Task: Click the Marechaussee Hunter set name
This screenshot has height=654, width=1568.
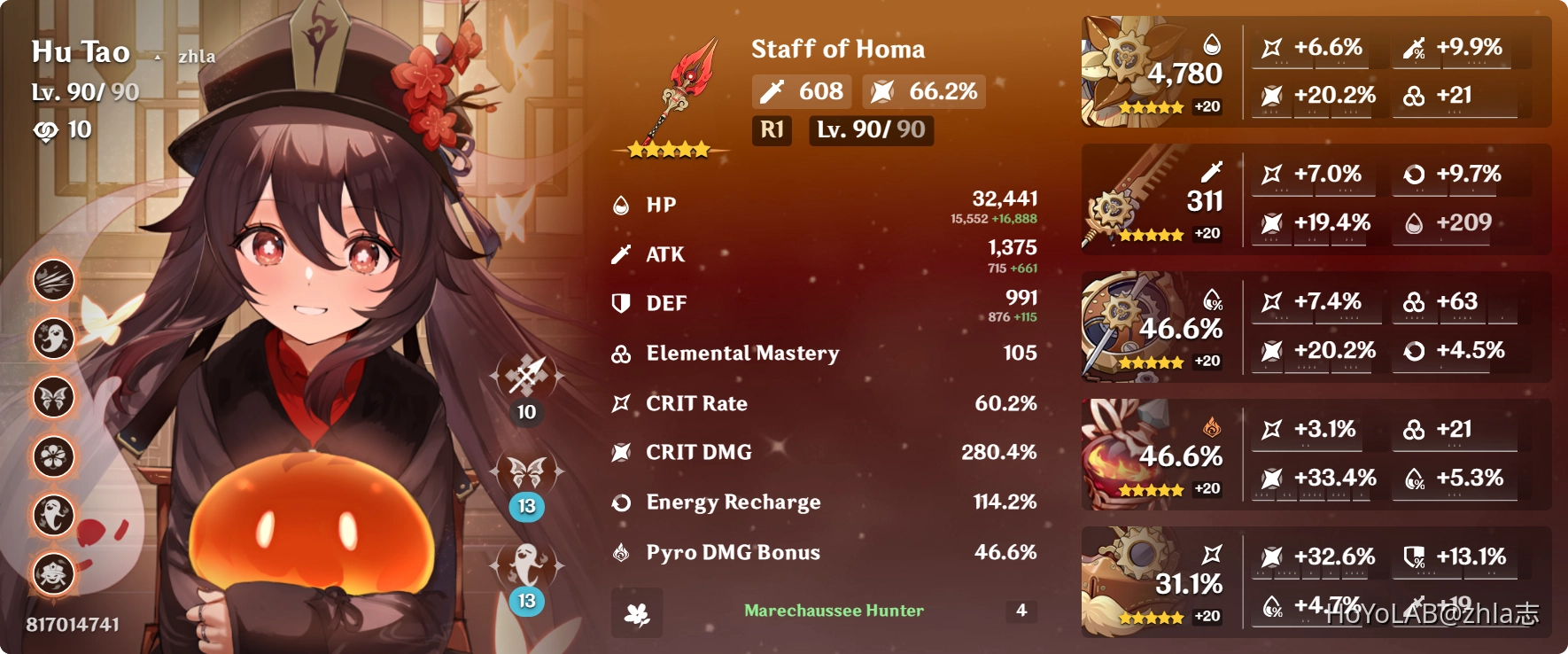Action: (x=833, y=611)
